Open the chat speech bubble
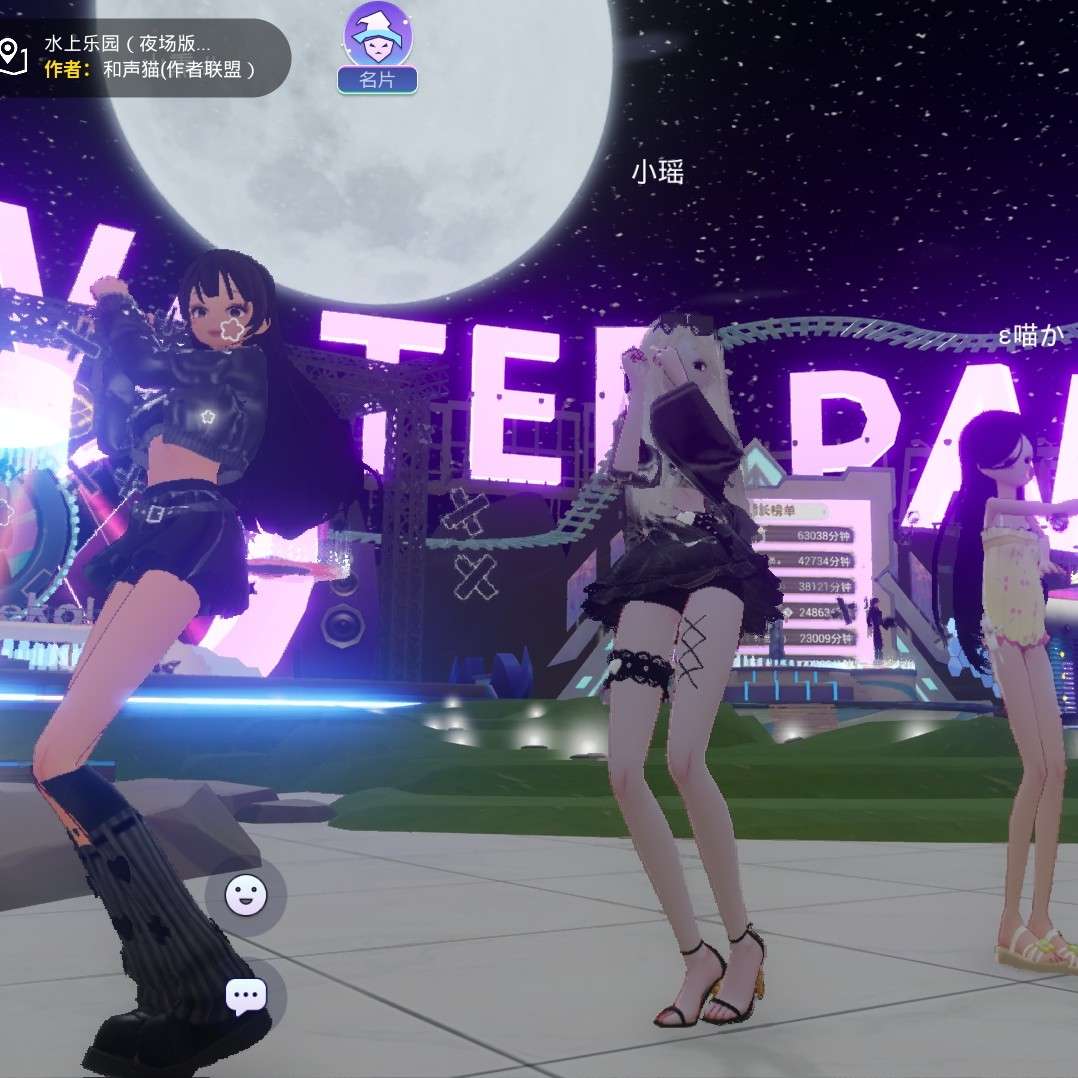Screen dimensions: 1078x1078 pyautogui.click(x=246, y=996)
